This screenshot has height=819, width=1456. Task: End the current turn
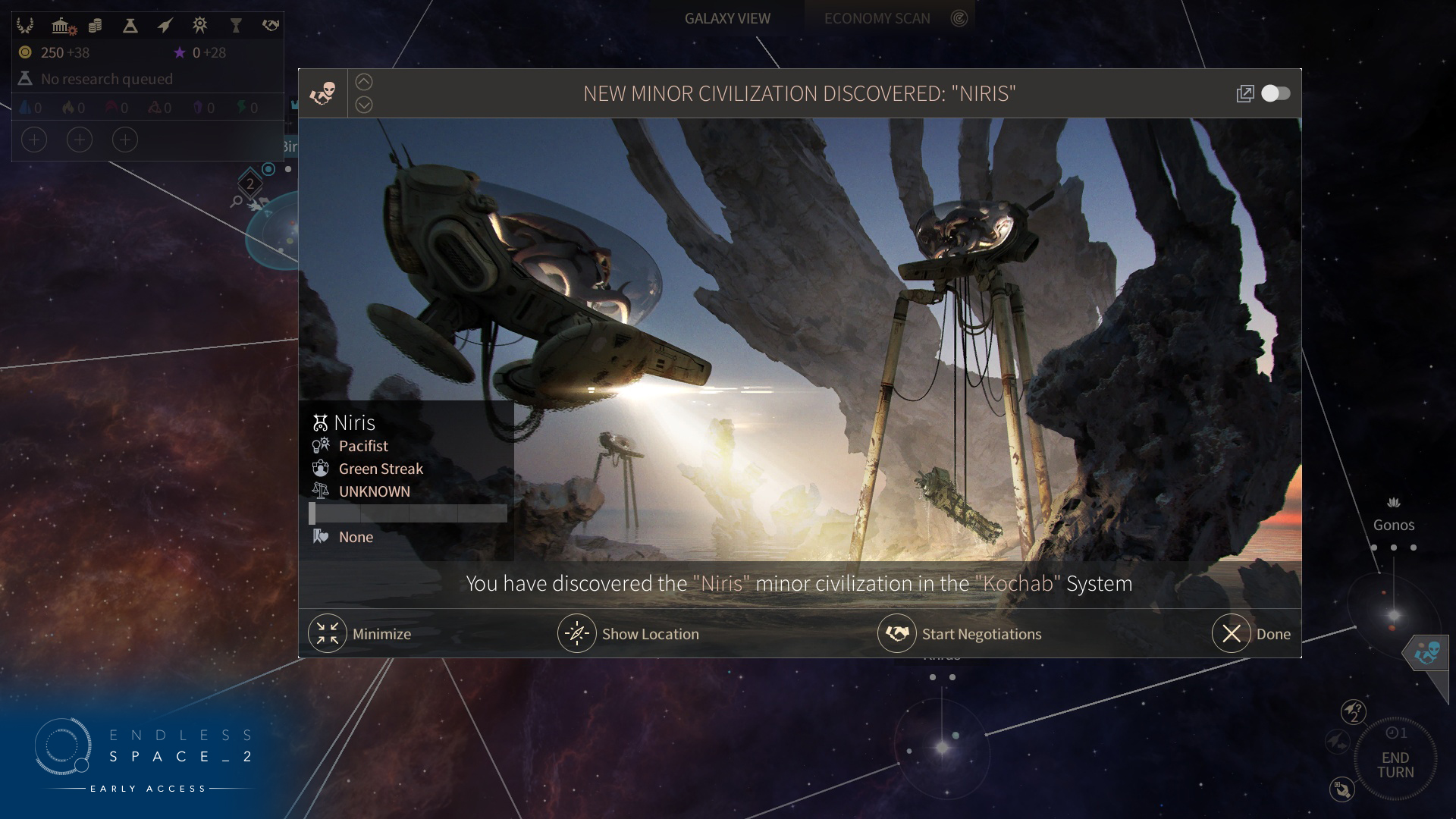1395,764
